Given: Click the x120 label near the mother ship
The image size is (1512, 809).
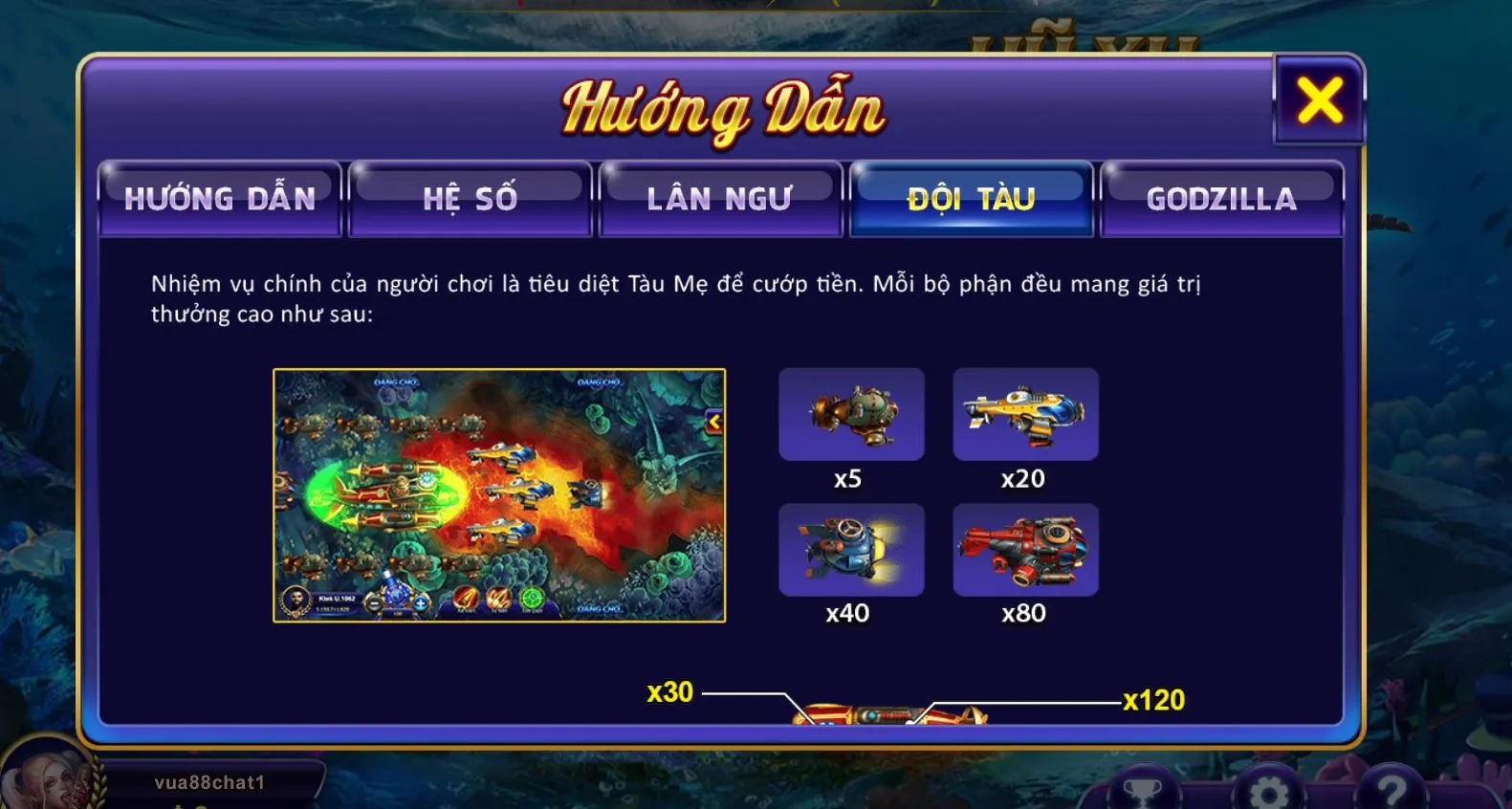Looking at the screenshot, I should pos(1153,700).
